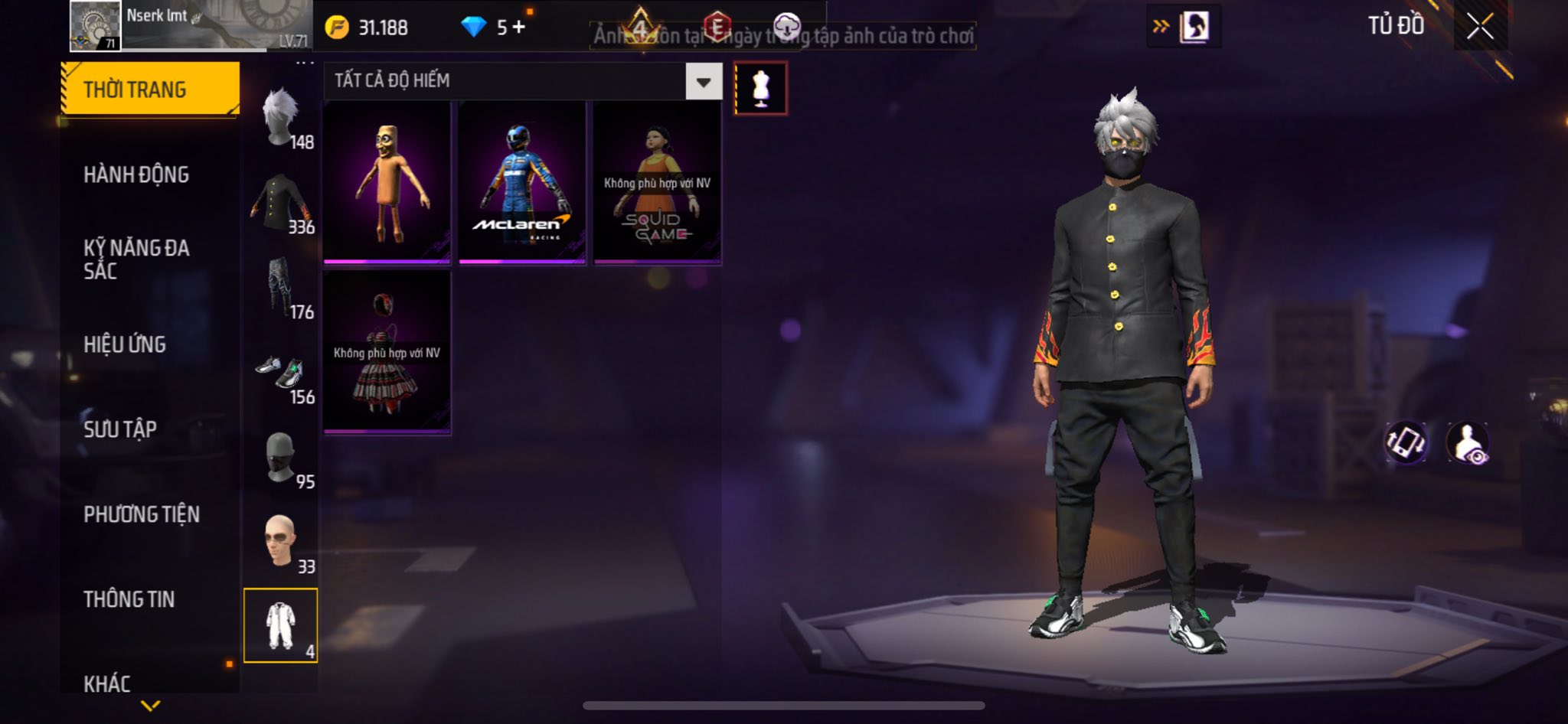Choose the white hair category
Screen dimensions: 1568x724
[x=282, y=118]
